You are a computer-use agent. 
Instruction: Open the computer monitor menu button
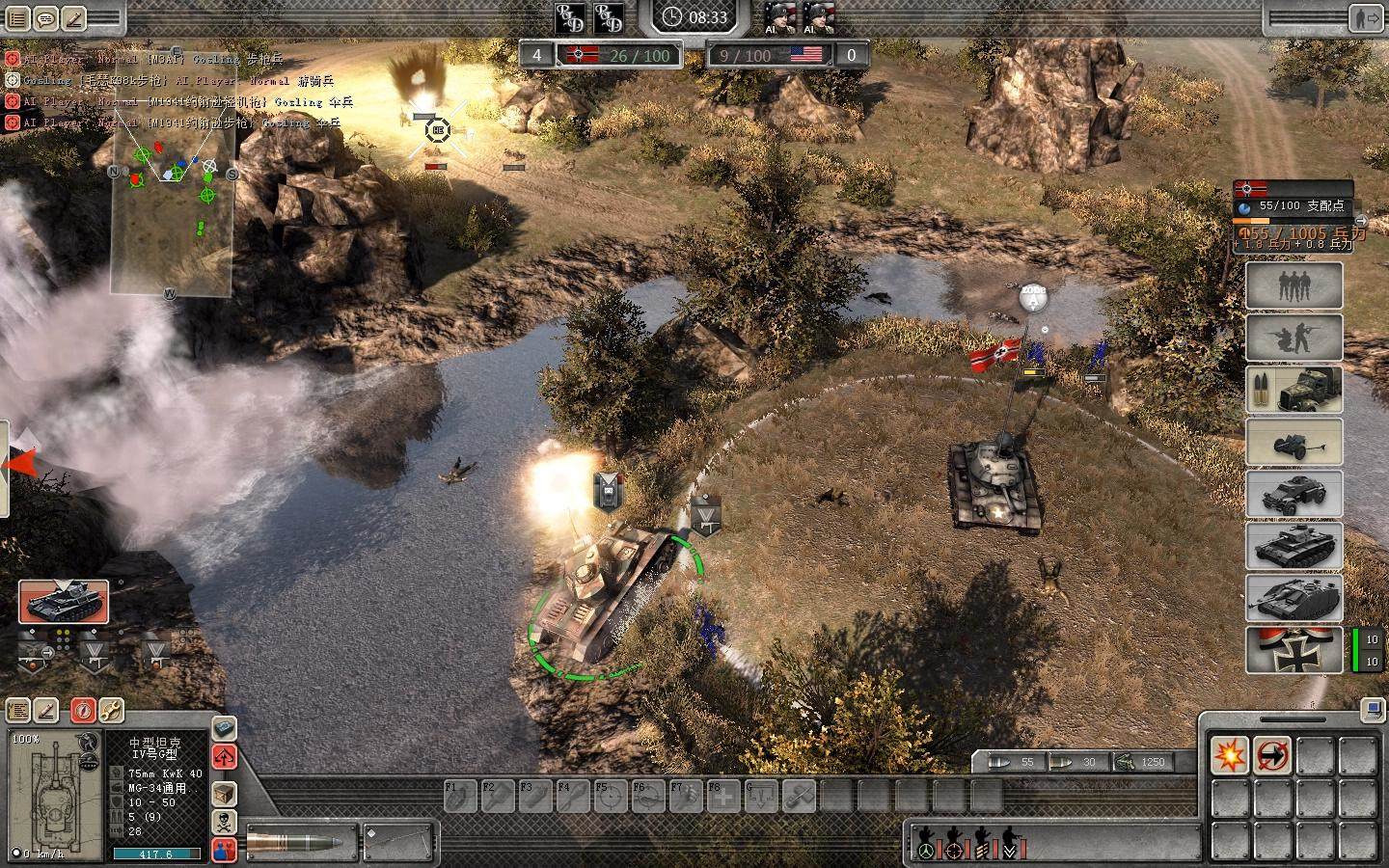coord(1370,711)
